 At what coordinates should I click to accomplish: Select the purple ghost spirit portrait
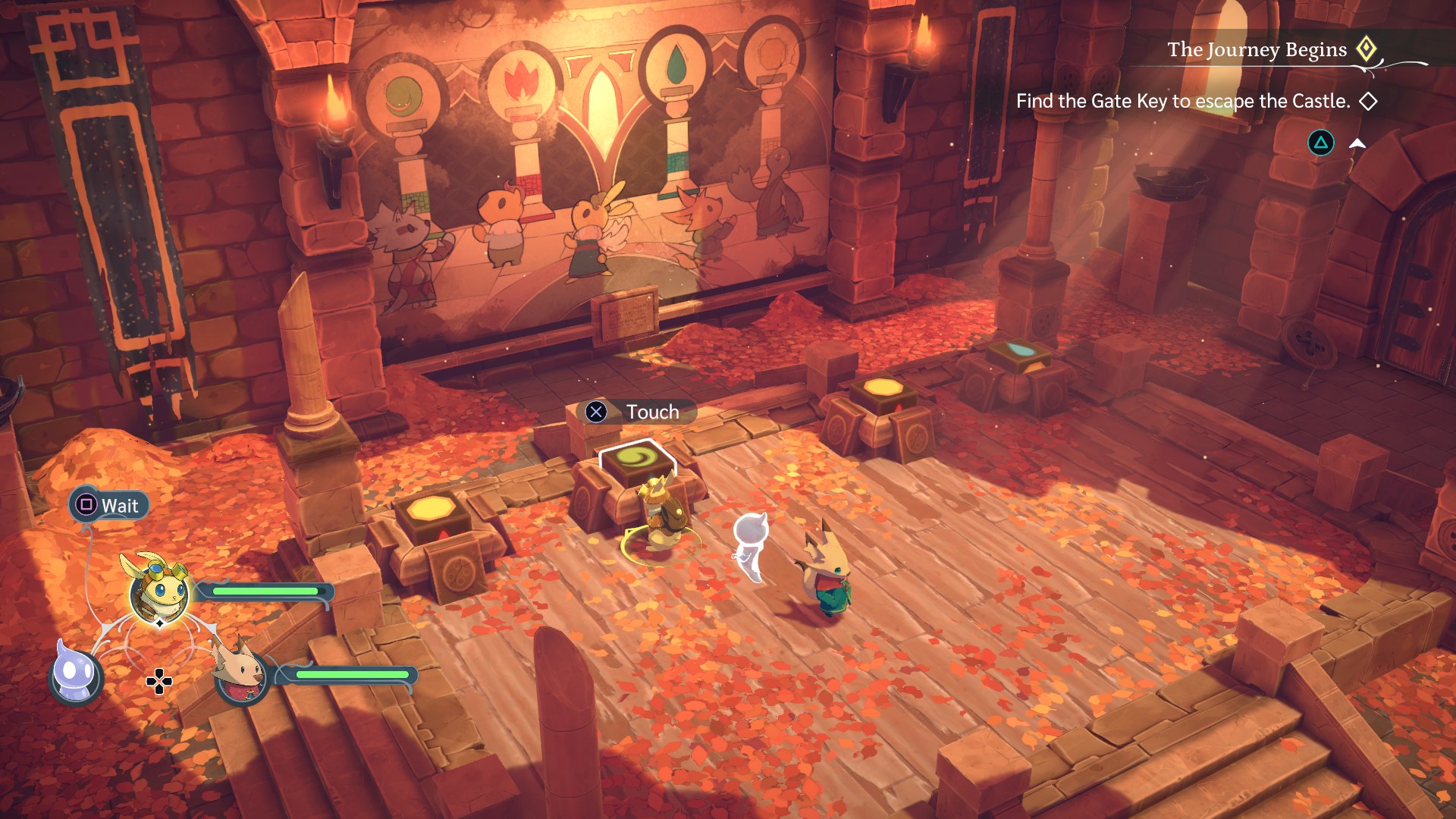(76, 674)
